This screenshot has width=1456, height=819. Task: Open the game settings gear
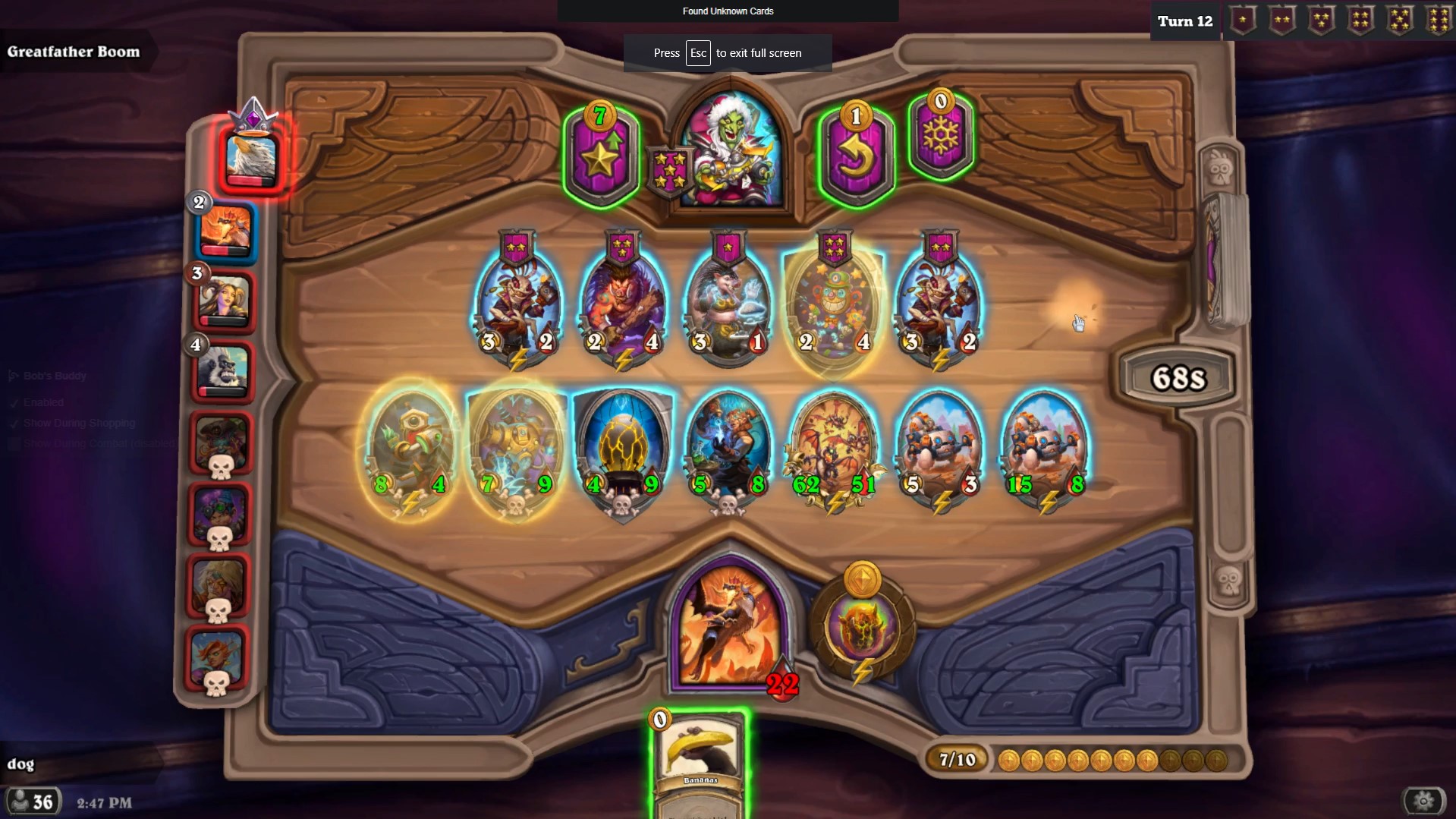[1423, 801]
